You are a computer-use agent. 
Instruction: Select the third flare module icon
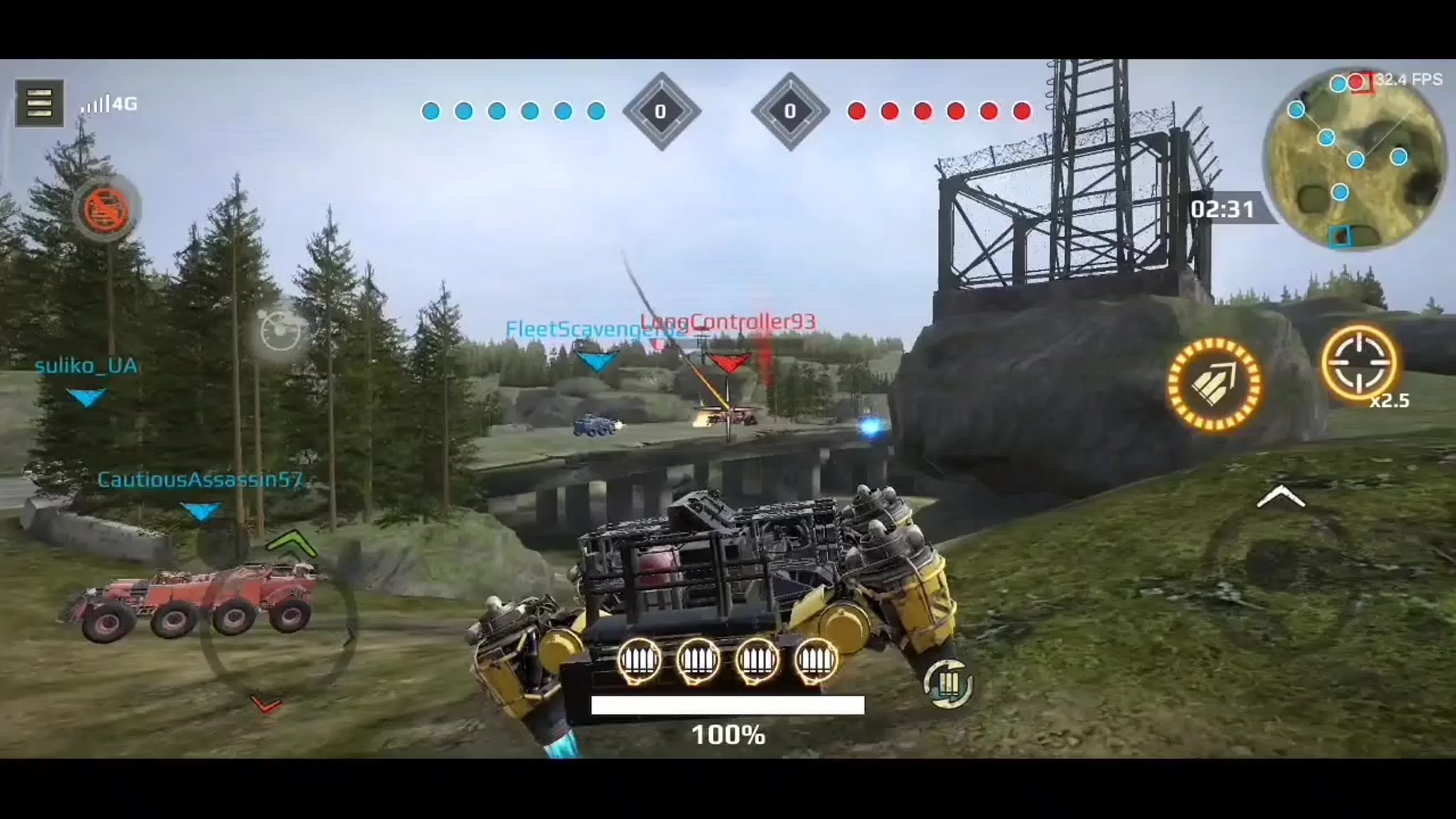758,661
